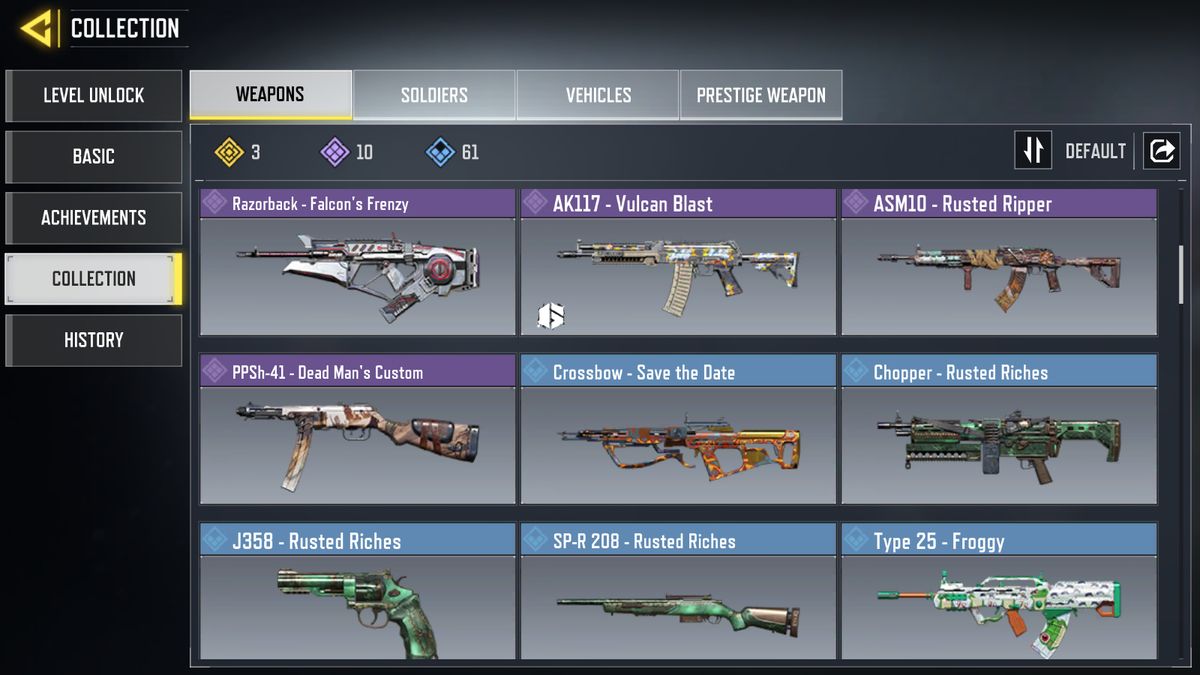The image size is (1200, 675).
Task: Click the share icon button
Action: tap(1162, 151)
